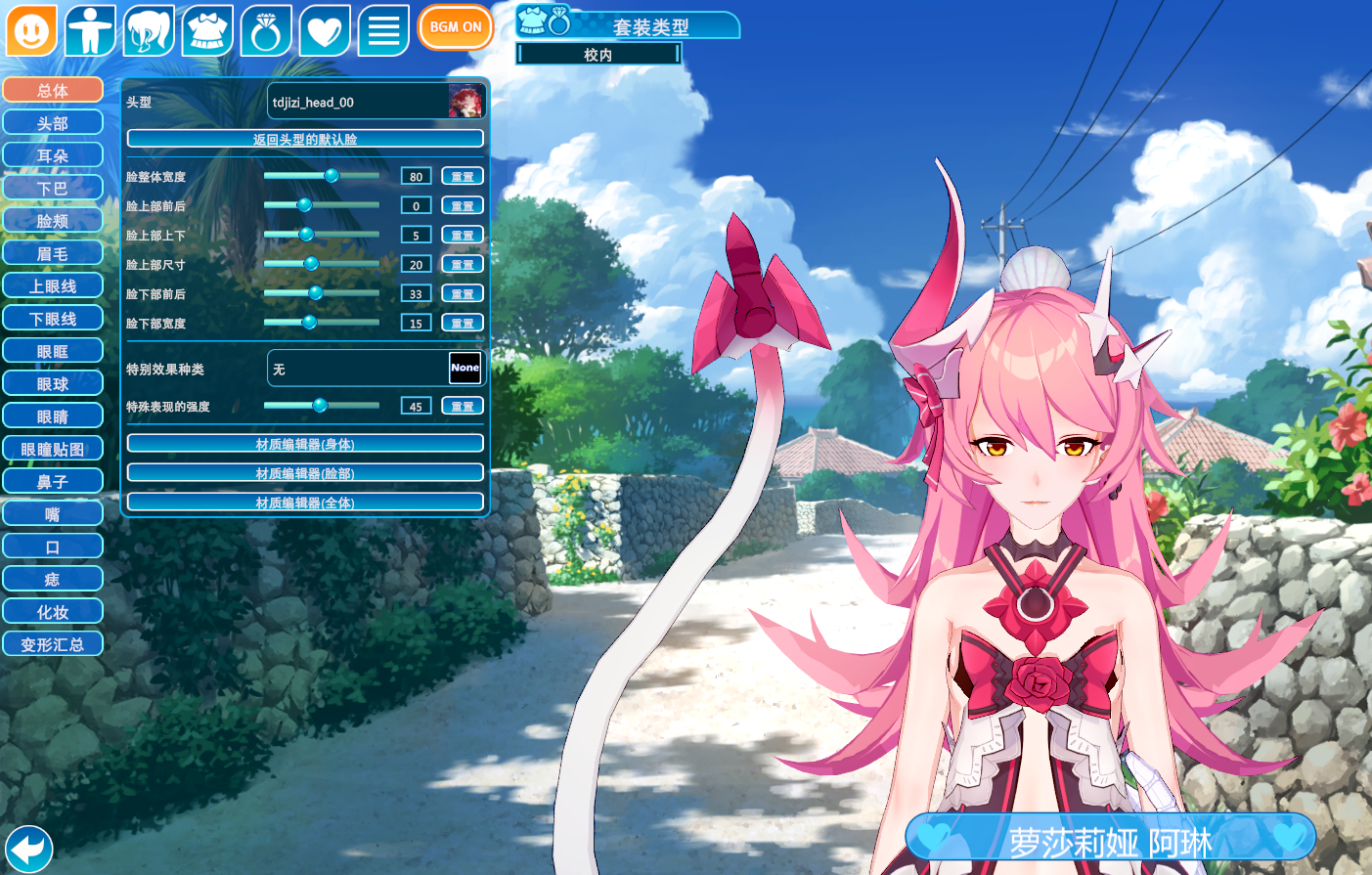The height and width of the screenshot is (875, 1372).
Task: Open the list menu icon
Action: [383, 30]
